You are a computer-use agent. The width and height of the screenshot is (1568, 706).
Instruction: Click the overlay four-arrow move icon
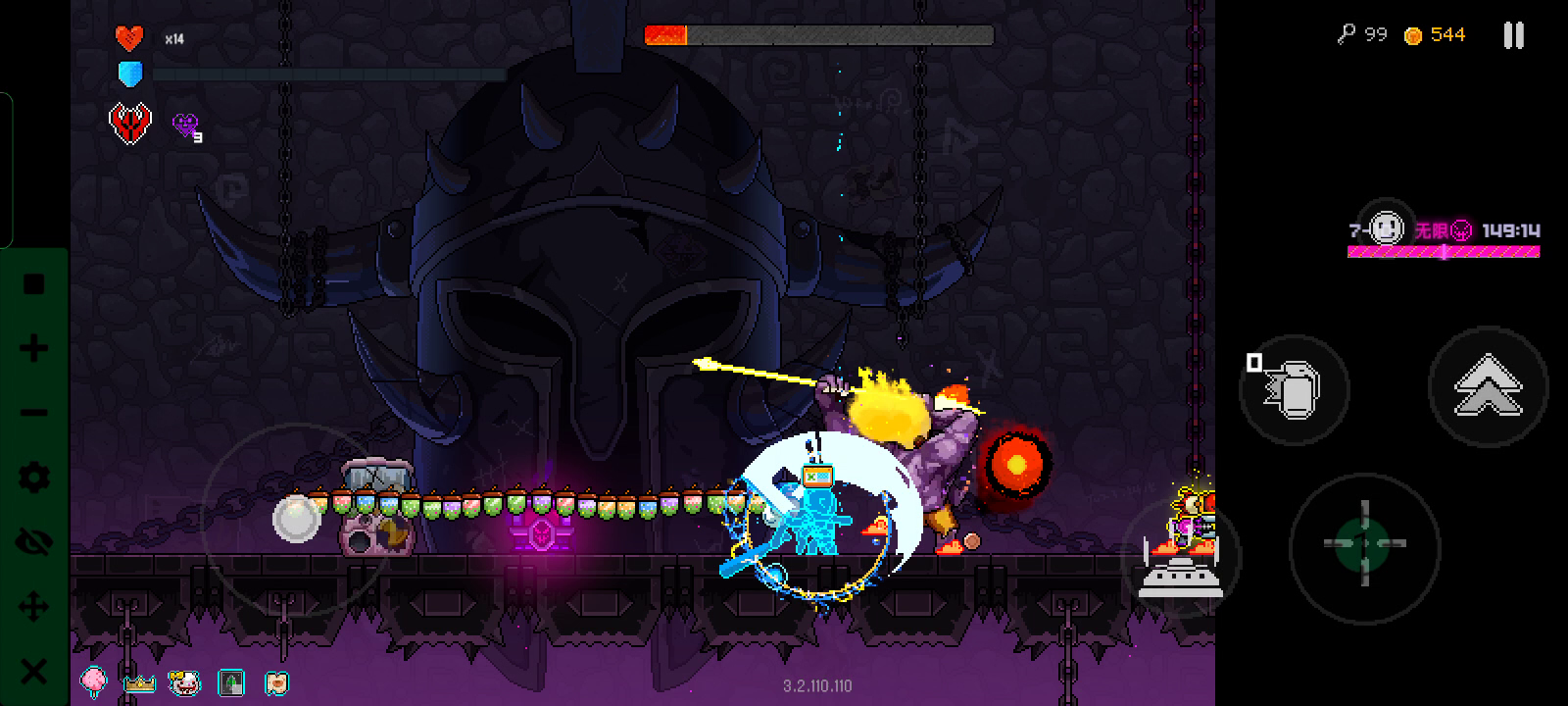point(34,607)
